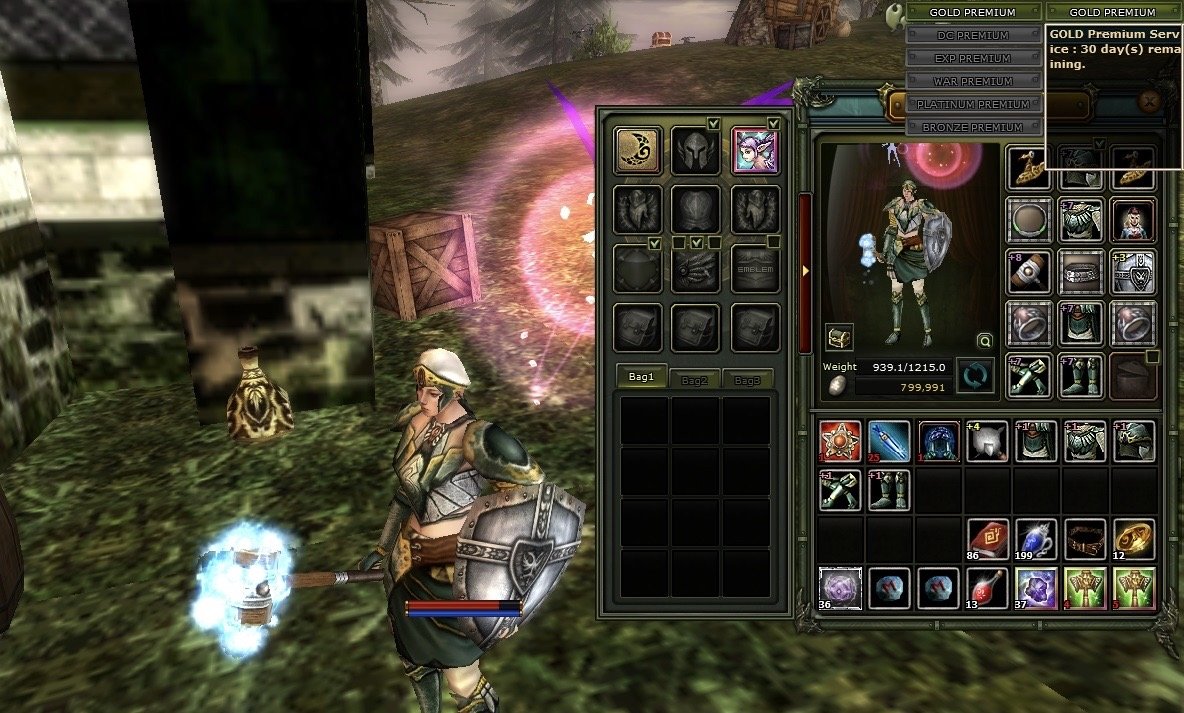This screenshot has height=713, width=1184.
Task: Pick the red spellbook stack of 86
Action: [x=987, y=538]
